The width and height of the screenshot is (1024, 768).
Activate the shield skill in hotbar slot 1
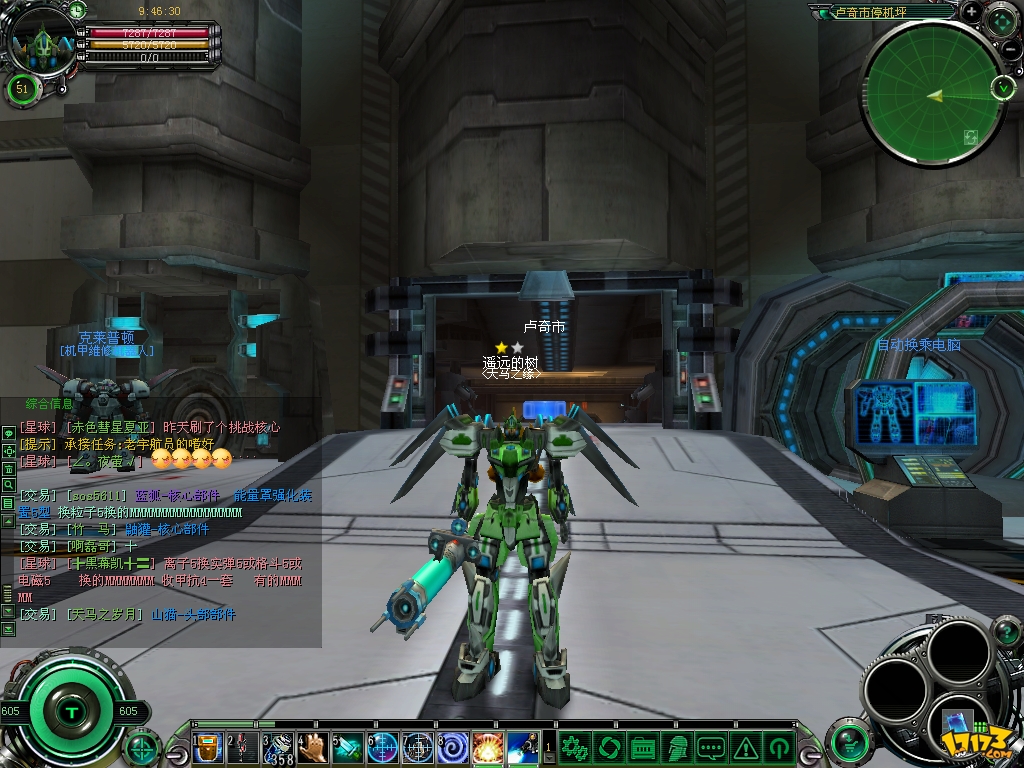(x=208, y=747)
